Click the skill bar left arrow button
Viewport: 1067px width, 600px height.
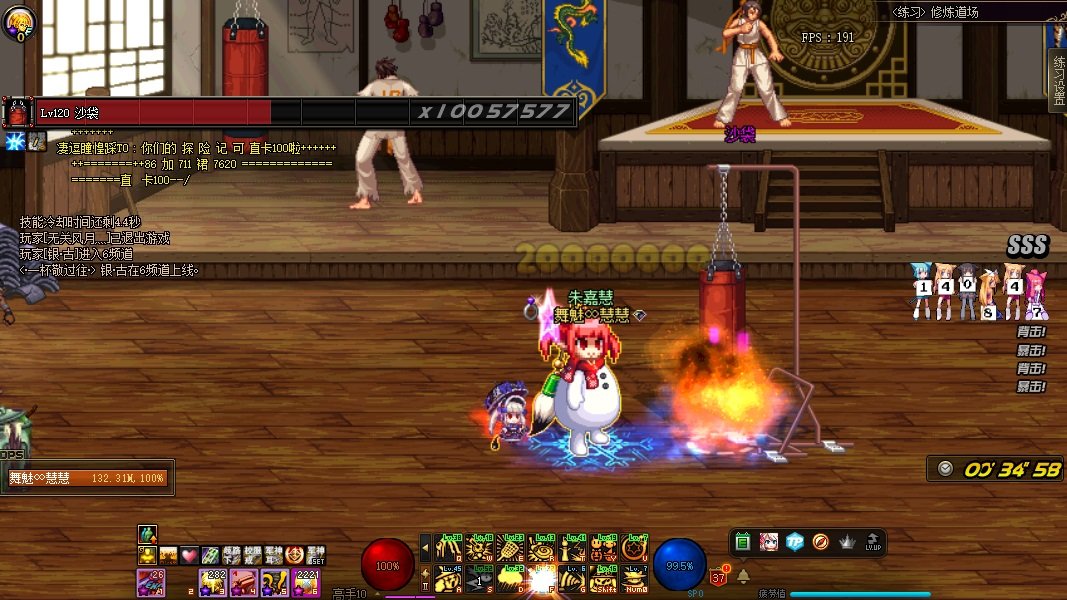pos(425,548)
